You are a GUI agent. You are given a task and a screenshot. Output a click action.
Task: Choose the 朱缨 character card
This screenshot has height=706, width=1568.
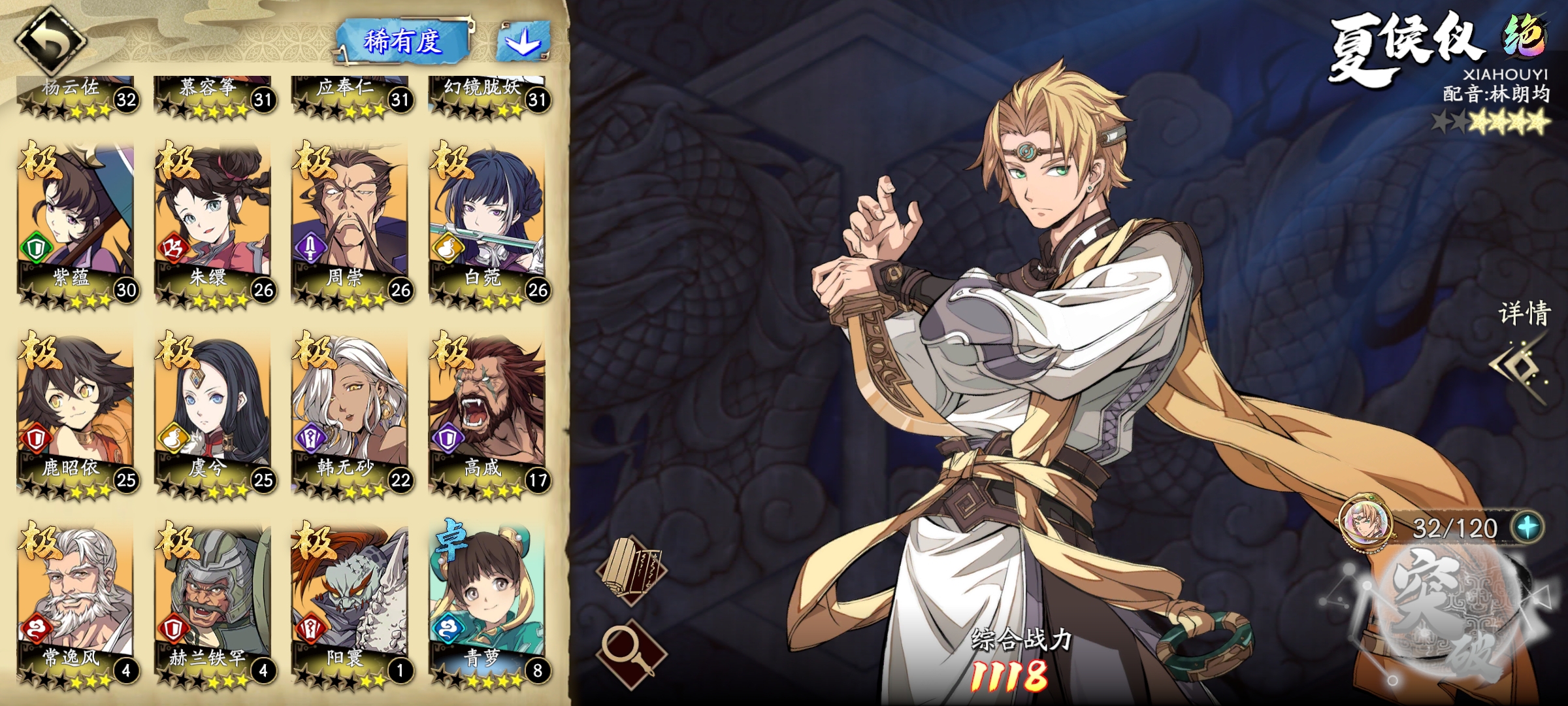[213, 222]
